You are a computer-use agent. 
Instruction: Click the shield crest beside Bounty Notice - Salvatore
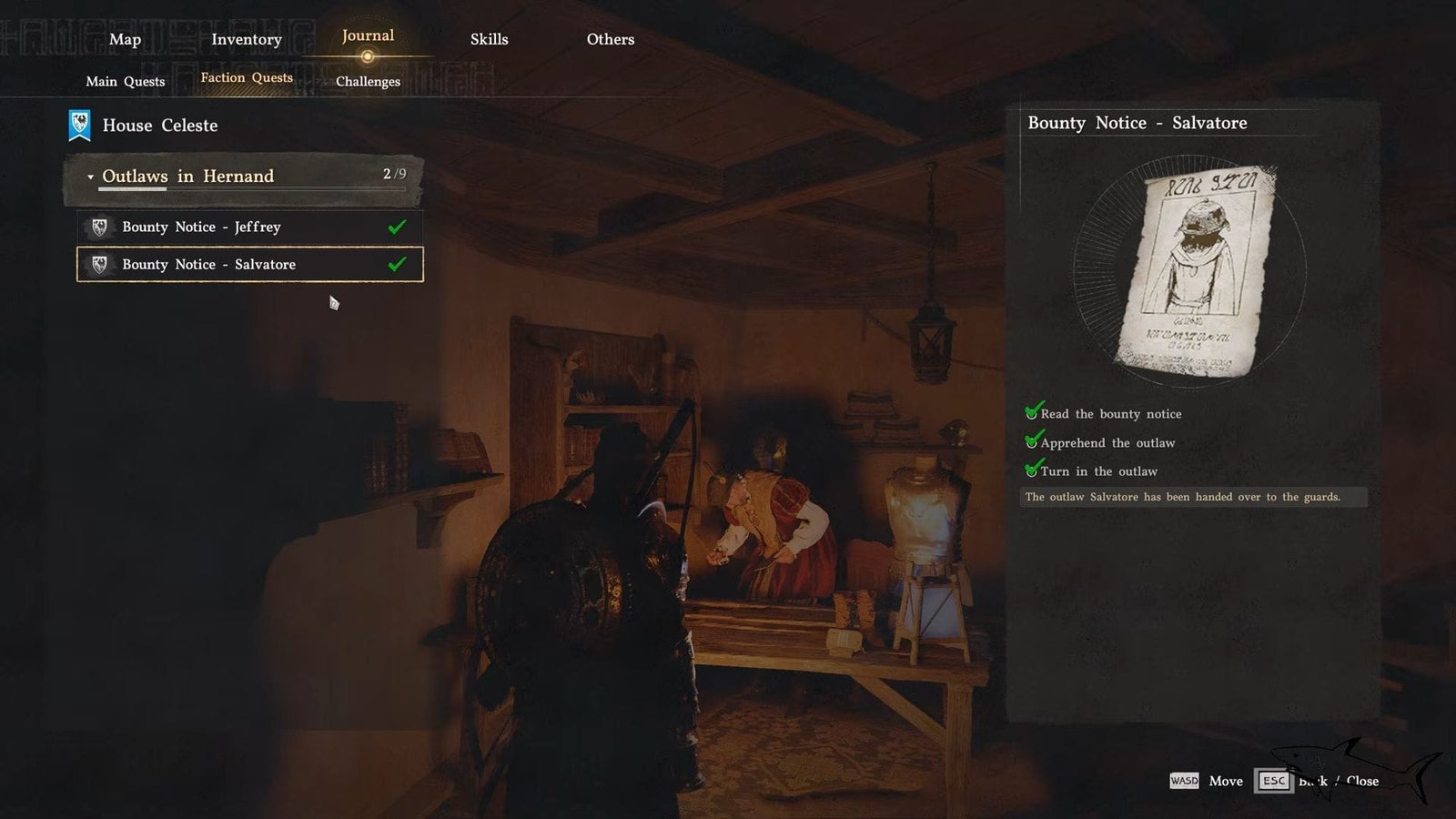[x=98, y=264]
